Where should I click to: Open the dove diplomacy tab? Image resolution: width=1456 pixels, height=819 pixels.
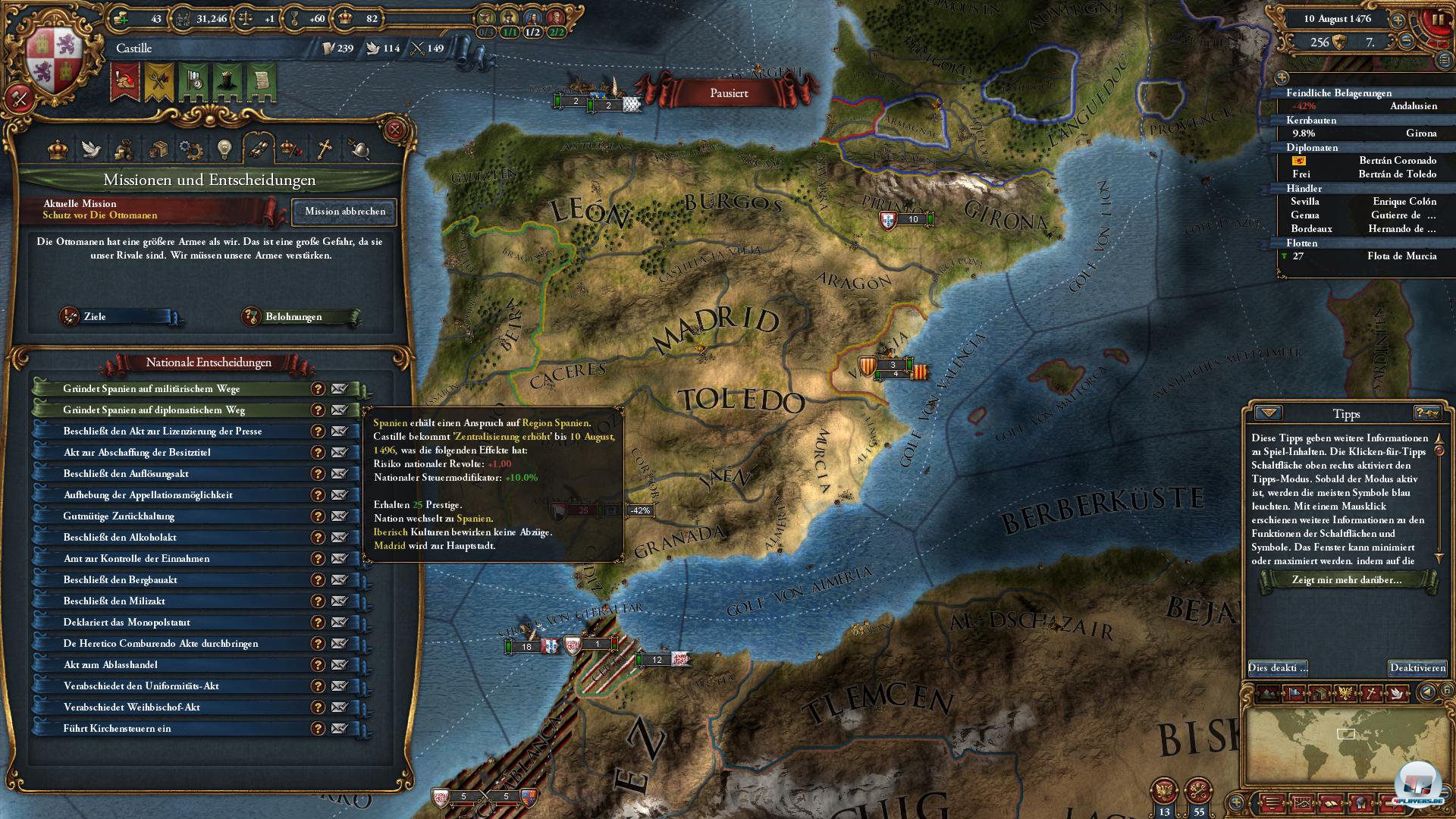[x=92, y=149]
